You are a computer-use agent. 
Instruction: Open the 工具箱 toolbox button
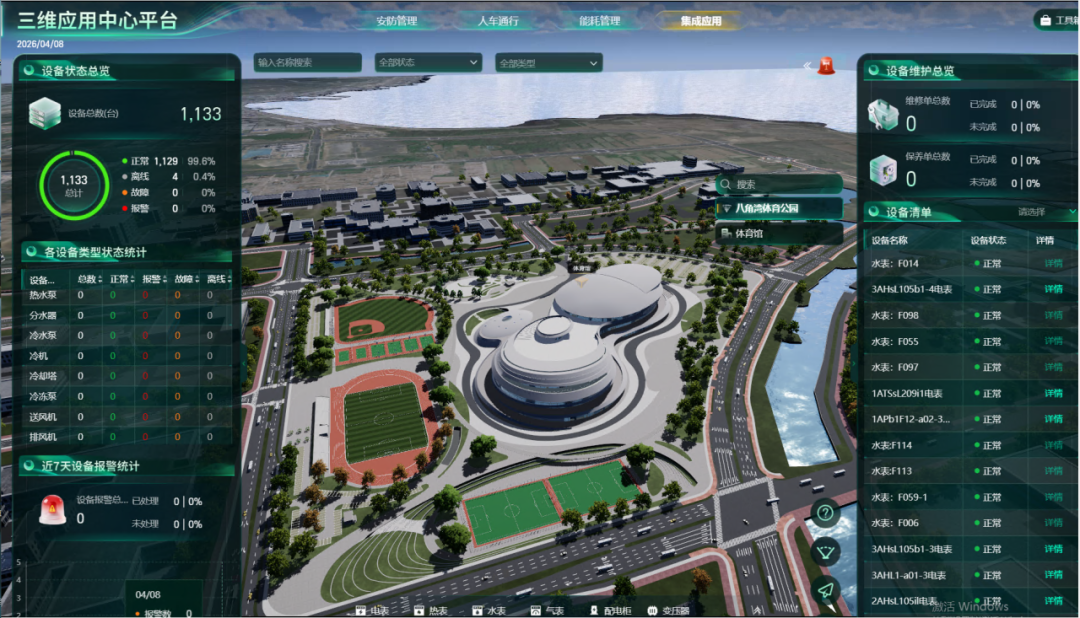tap(1058, 20)
